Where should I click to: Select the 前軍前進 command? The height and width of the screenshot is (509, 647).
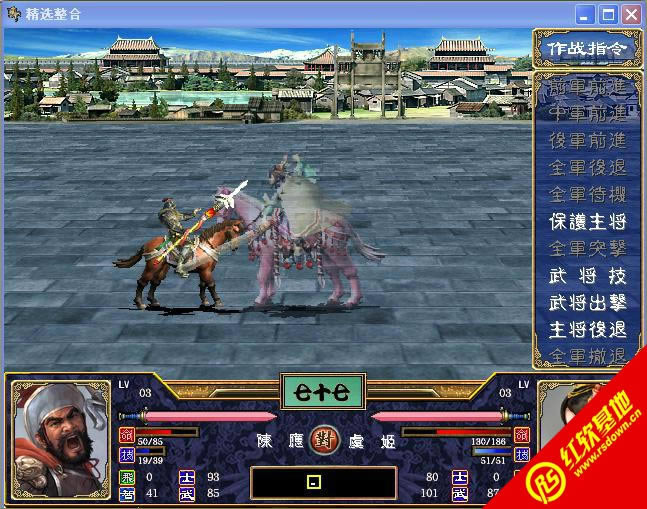587,87
